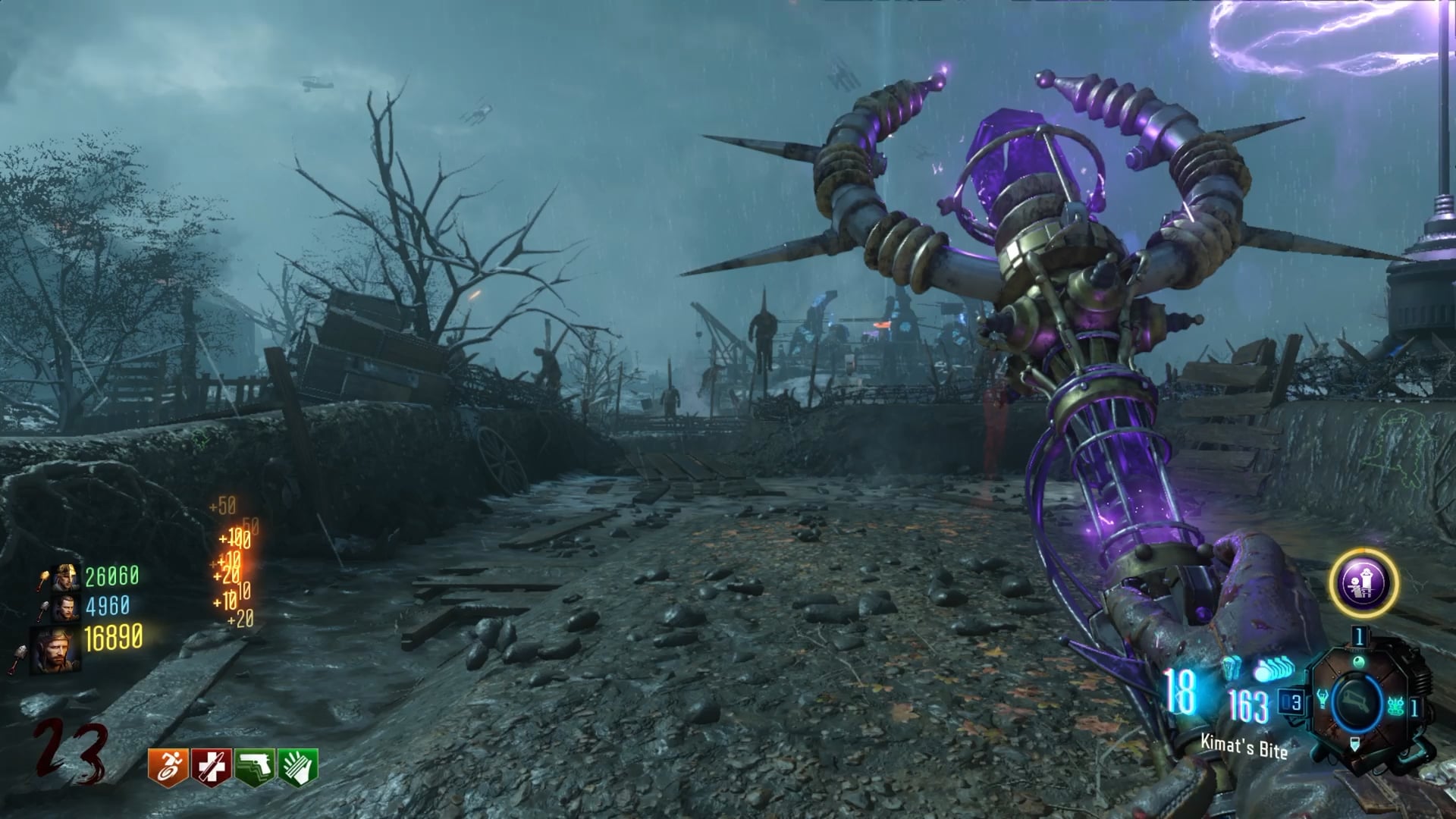Select the right slot on the equipment wheel
The width and height of the screenshot is (1456, 819).
pyautogui.click(x=1396, y=706)
